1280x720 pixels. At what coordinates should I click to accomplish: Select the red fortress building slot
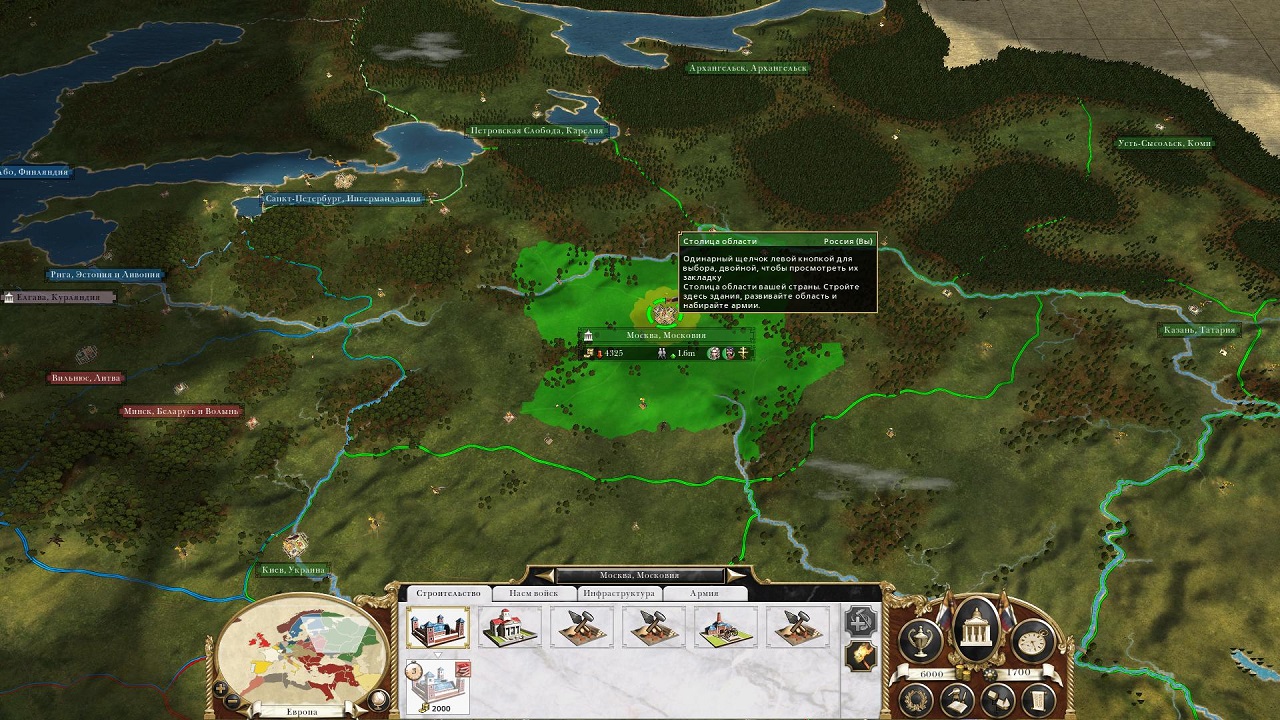(438, 627)
